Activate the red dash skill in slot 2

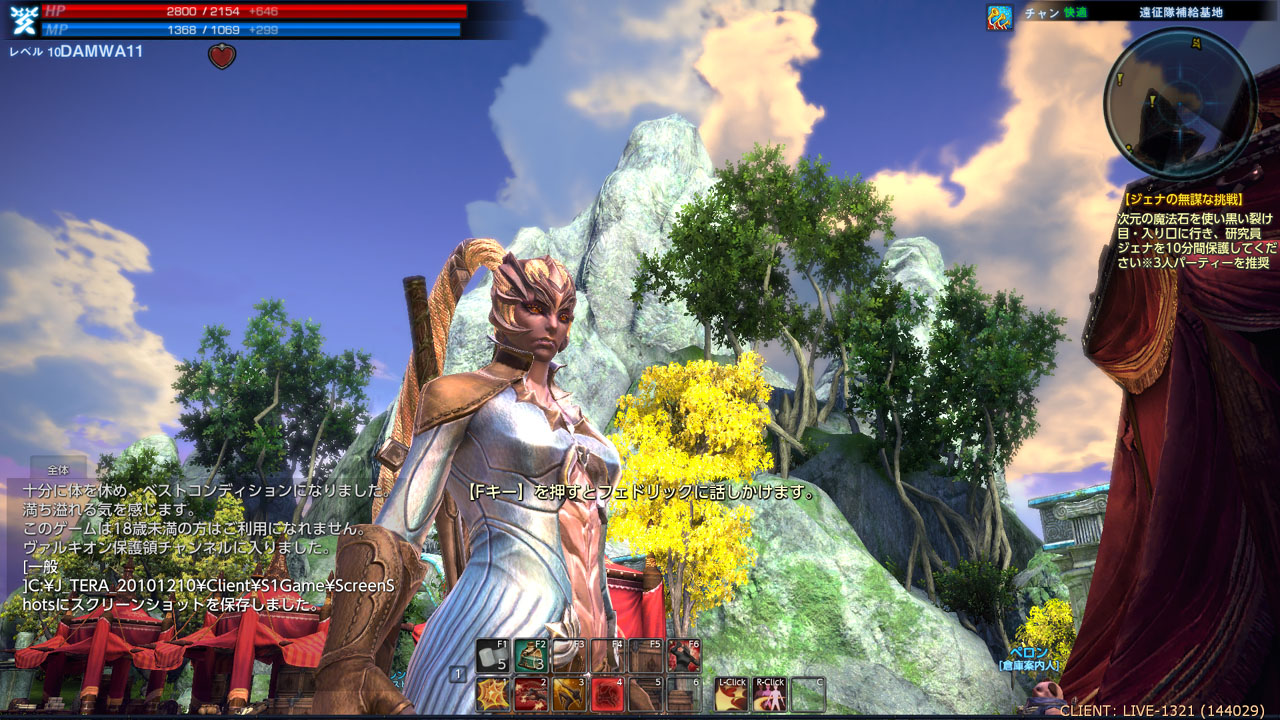(x=531, y=694)
